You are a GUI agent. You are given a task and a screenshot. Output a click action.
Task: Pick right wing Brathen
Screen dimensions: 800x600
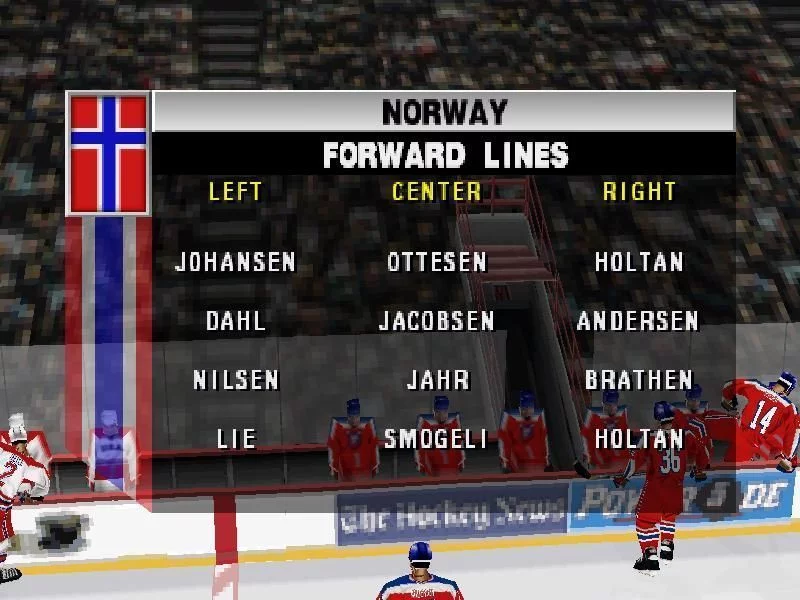[639, 380]
